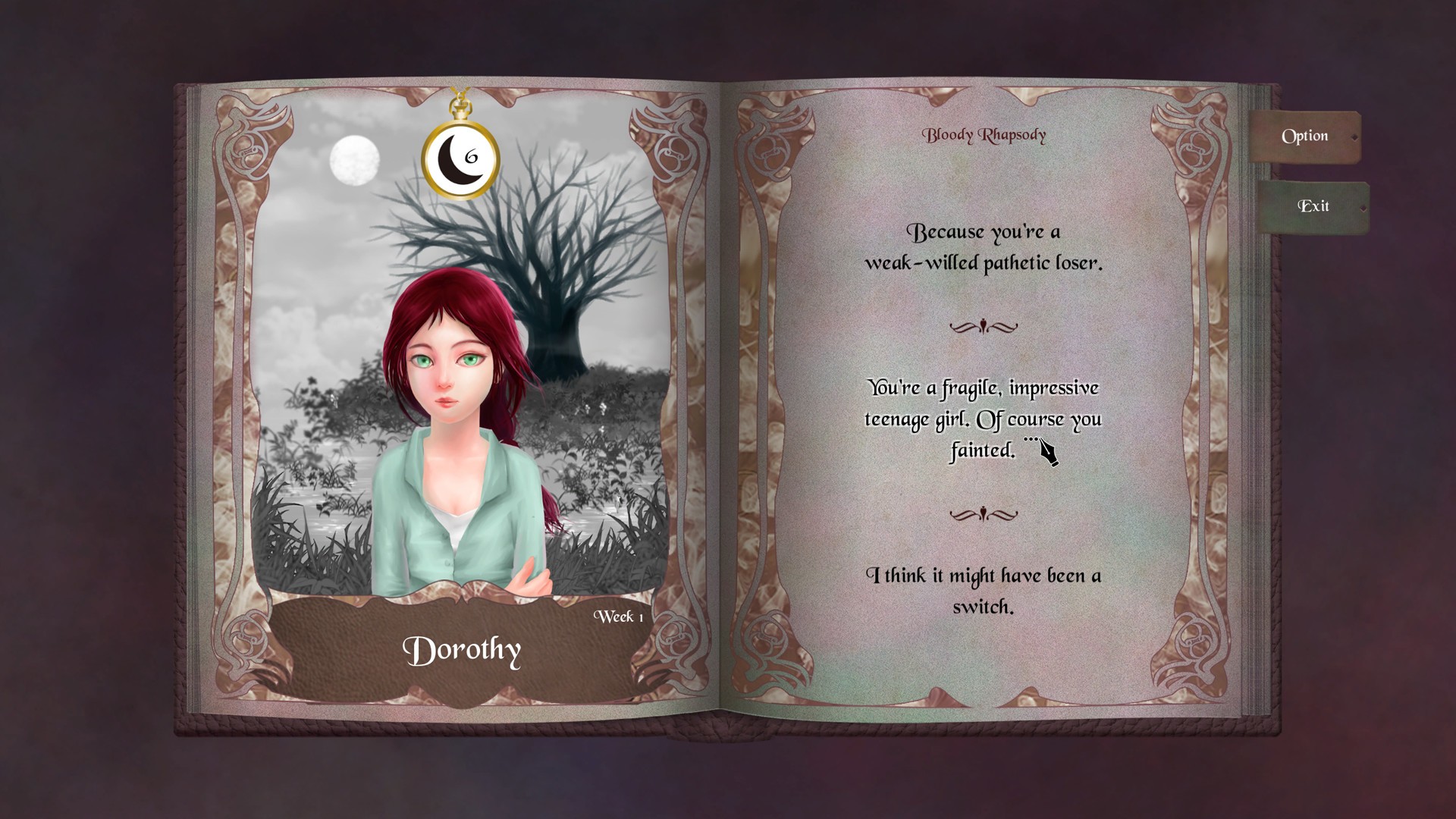
Task: Click the upper ornamental divider flourish
Action: point(984,327)
